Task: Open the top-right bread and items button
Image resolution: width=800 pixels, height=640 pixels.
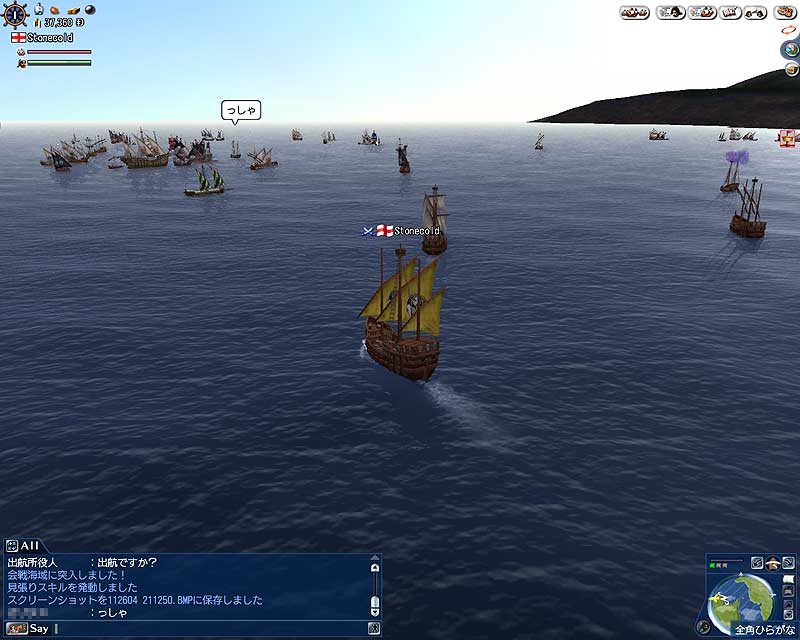Action: 784,12
